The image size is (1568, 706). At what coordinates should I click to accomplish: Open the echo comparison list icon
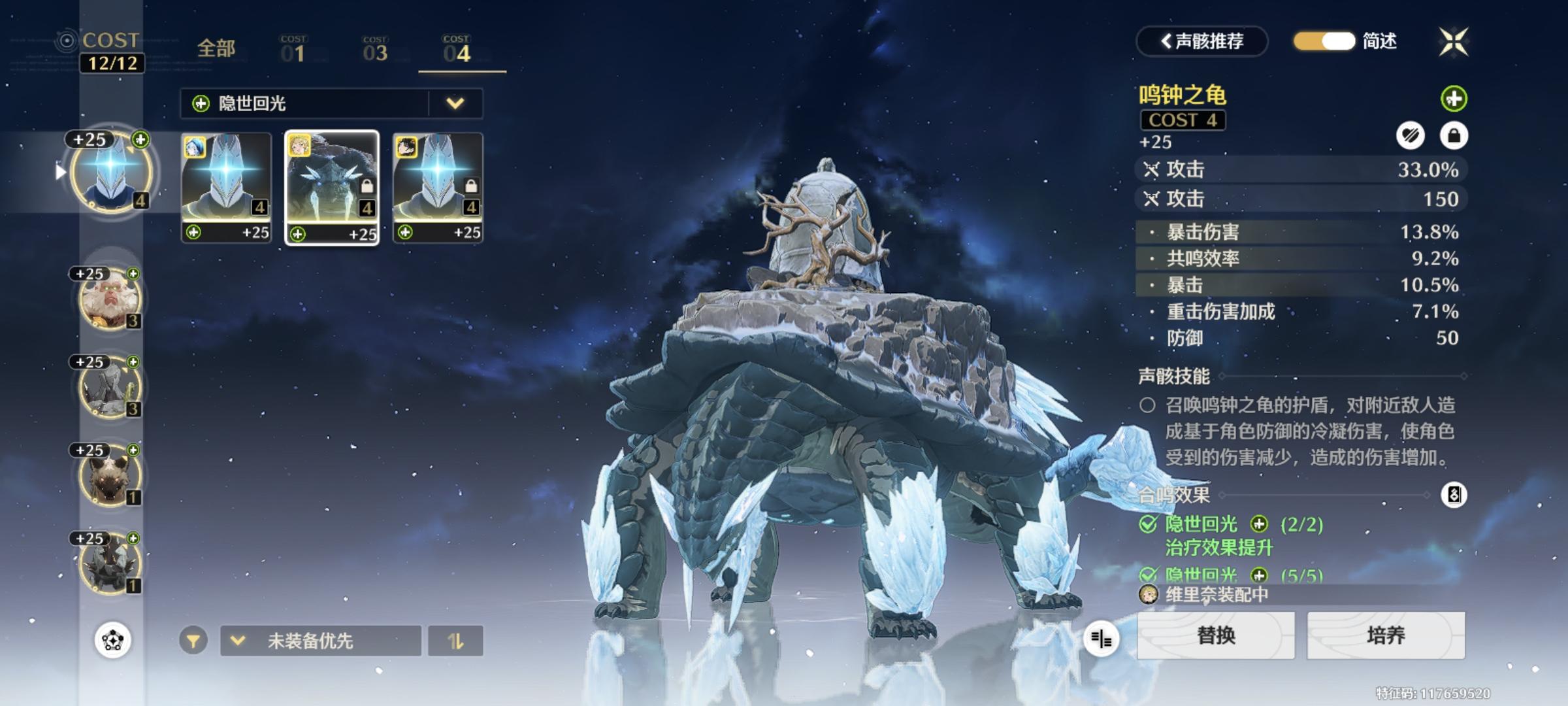point(1101,639)
